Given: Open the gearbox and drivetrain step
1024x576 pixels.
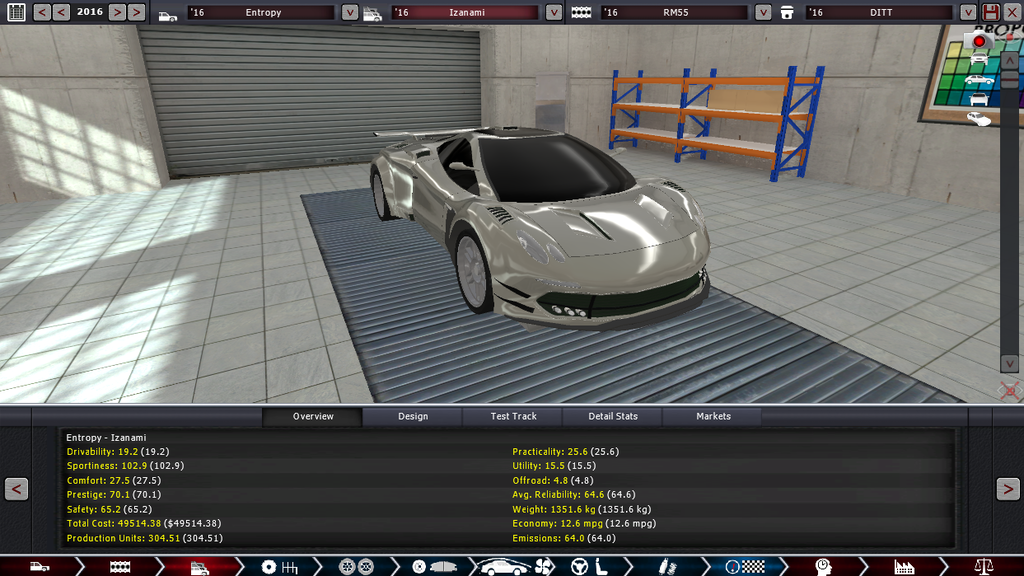Looking at the screenshot, I should coord(279,567).
